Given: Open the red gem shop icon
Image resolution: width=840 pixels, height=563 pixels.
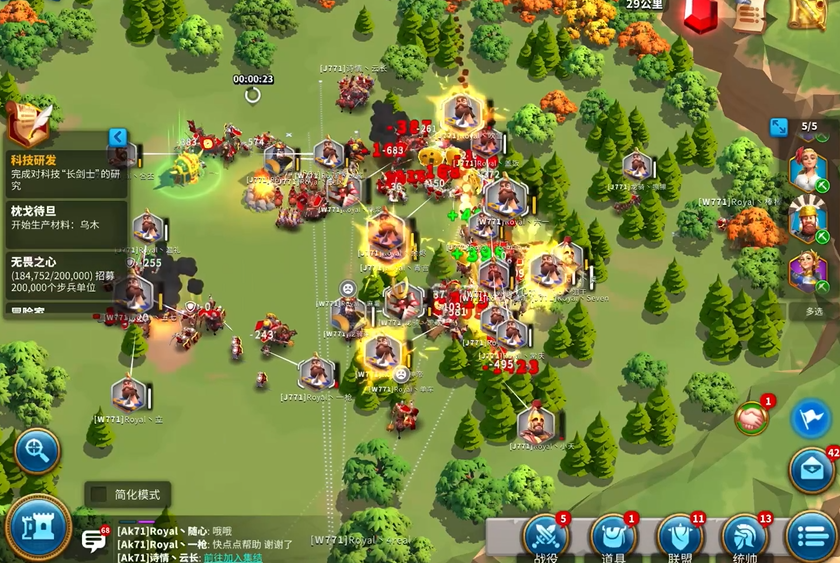Looking at the screenshot, I should pos(701,15).
